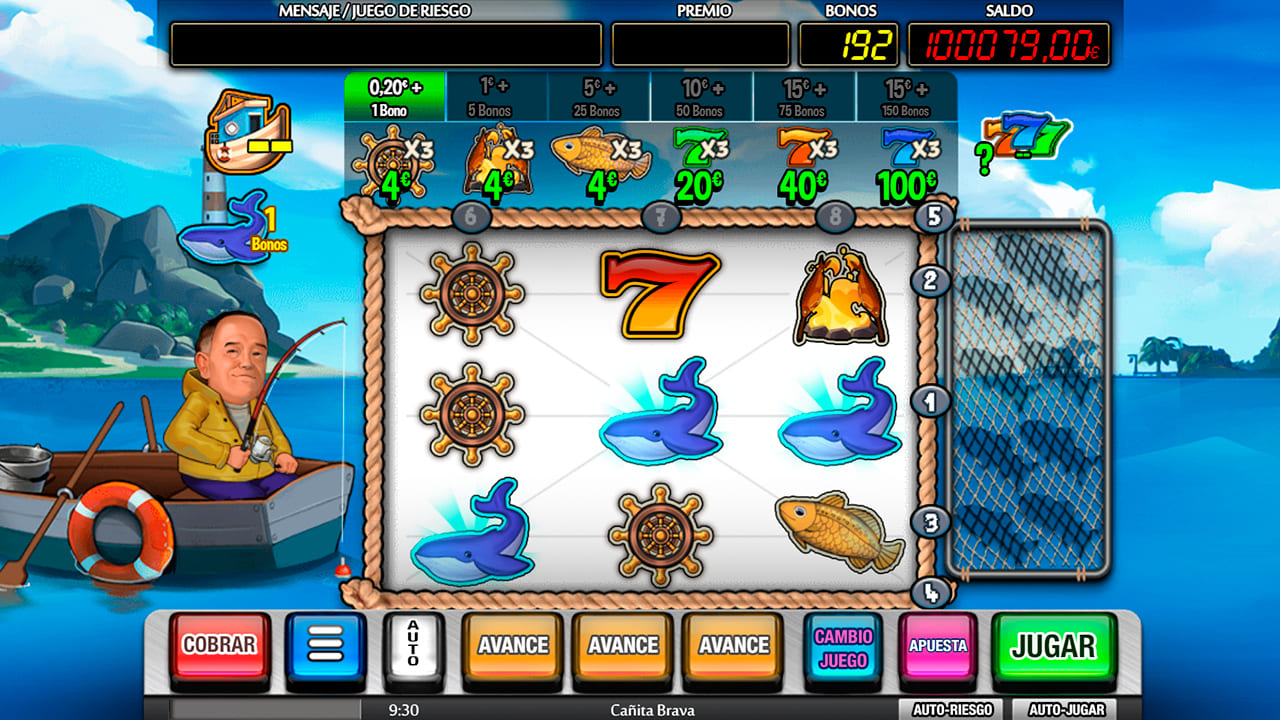The height and width of the screenshot is (720, 1280).
Task: Click the CAMBIO JUEGO button
Action: point(843,647)
